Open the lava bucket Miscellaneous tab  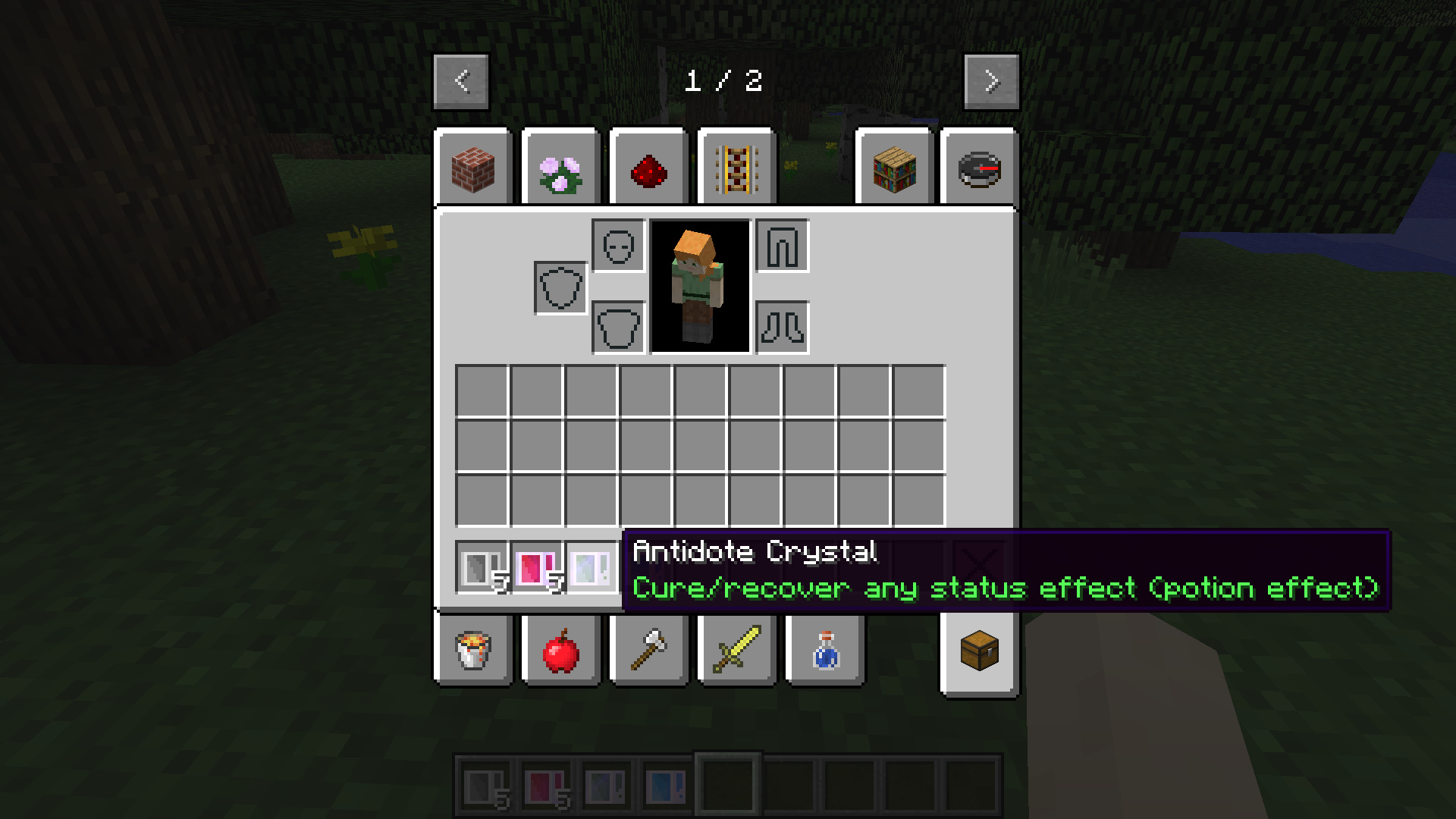click(473, 651)
